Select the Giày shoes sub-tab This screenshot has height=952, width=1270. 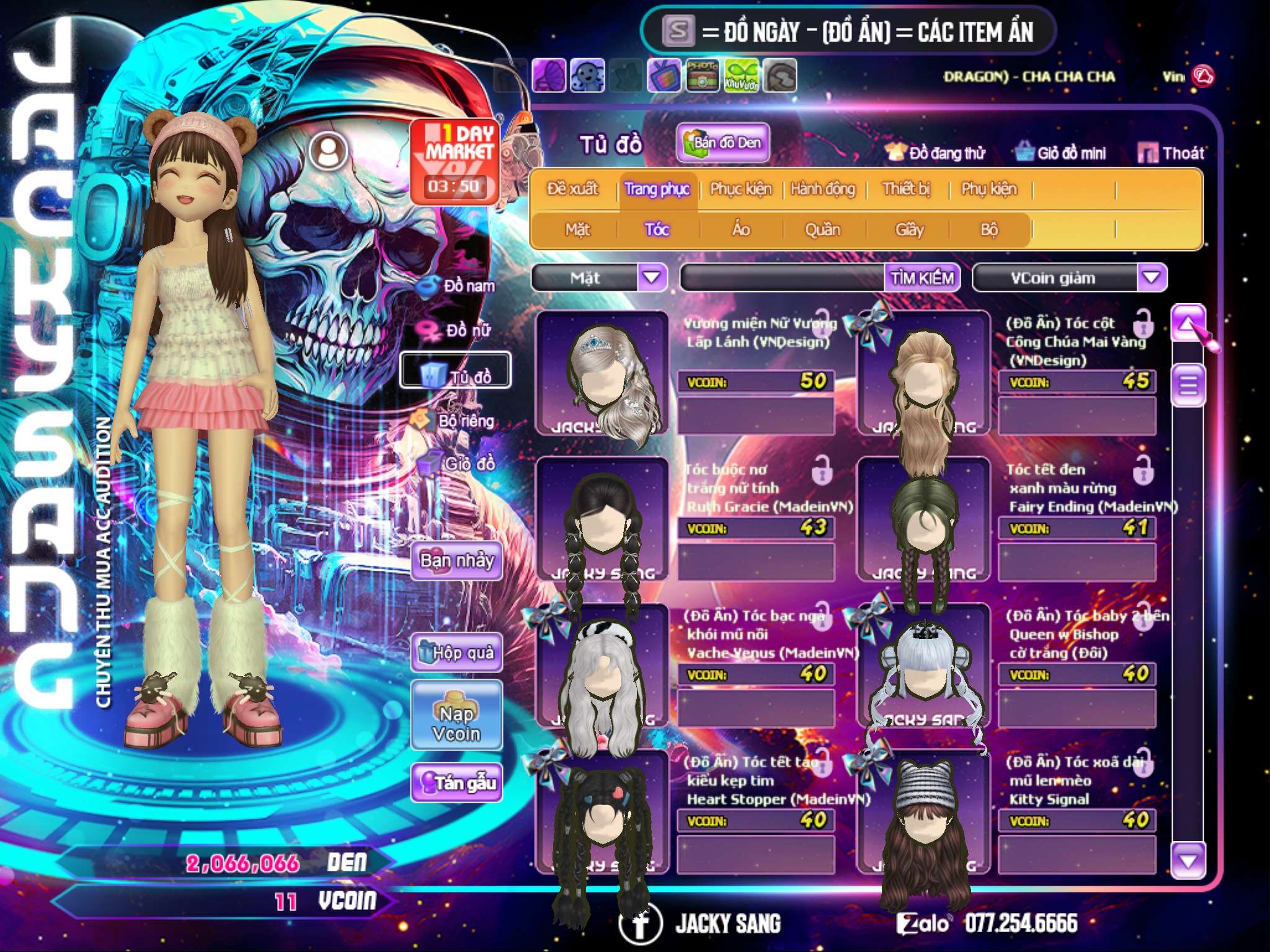pos(909,230)
